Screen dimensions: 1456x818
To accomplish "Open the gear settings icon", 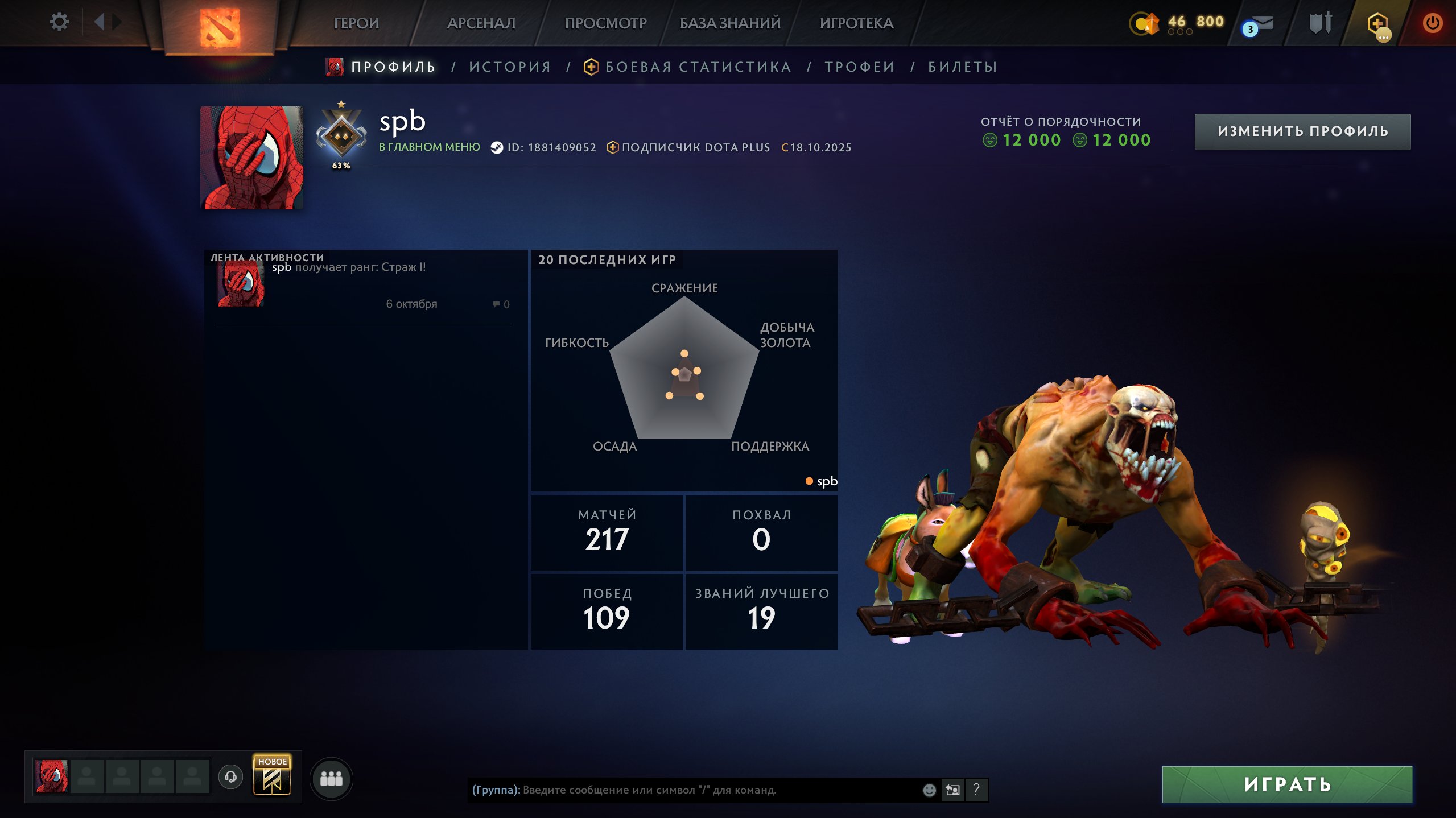I will [x=59, y=22].
